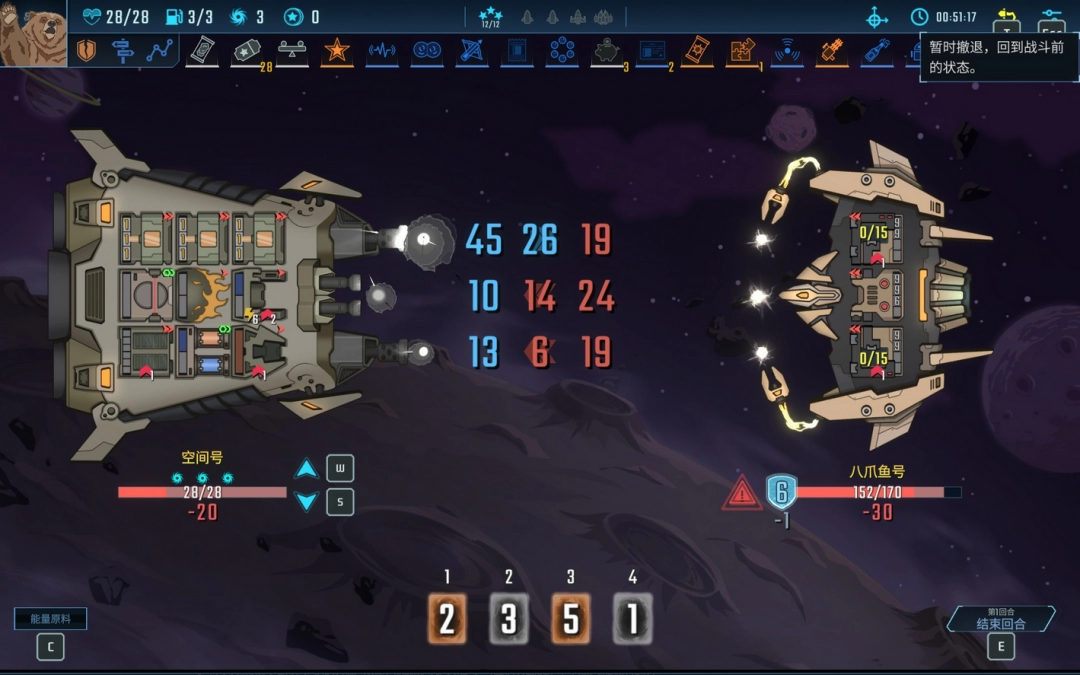Inspect the orange puzzle piece relic
The width and height of the screenshot is (1080, 675).
click(x=741, y=50)
